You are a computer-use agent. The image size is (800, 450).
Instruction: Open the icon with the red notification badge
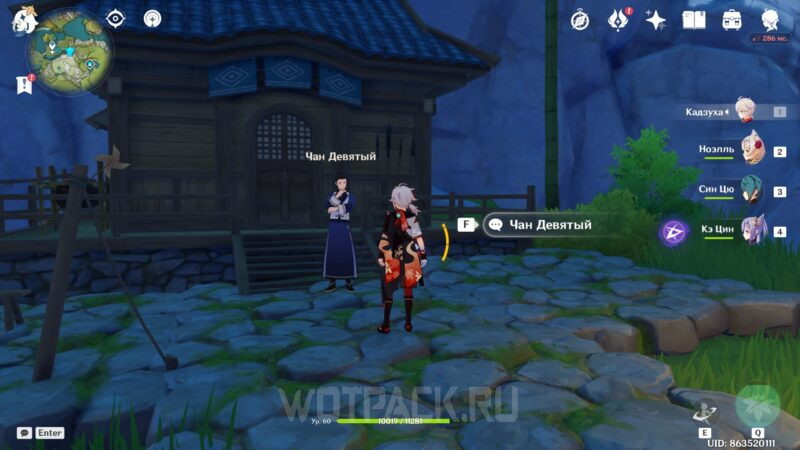[618, 20]
